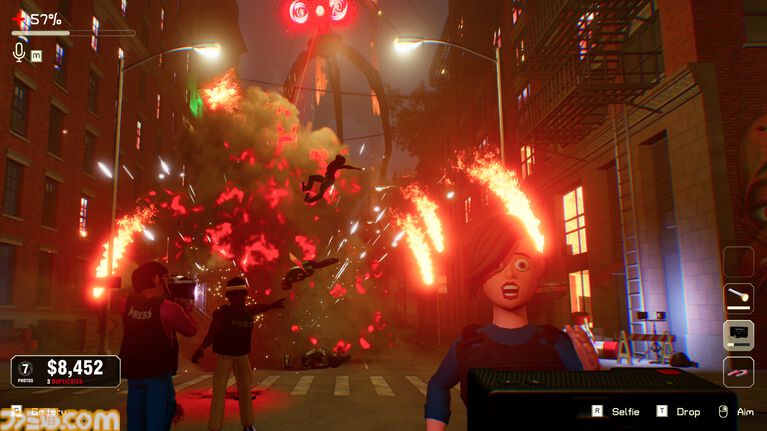Select the highlighted camera inventory slot
Viewport: 767px width, 431px height.
tap(739, 335)
